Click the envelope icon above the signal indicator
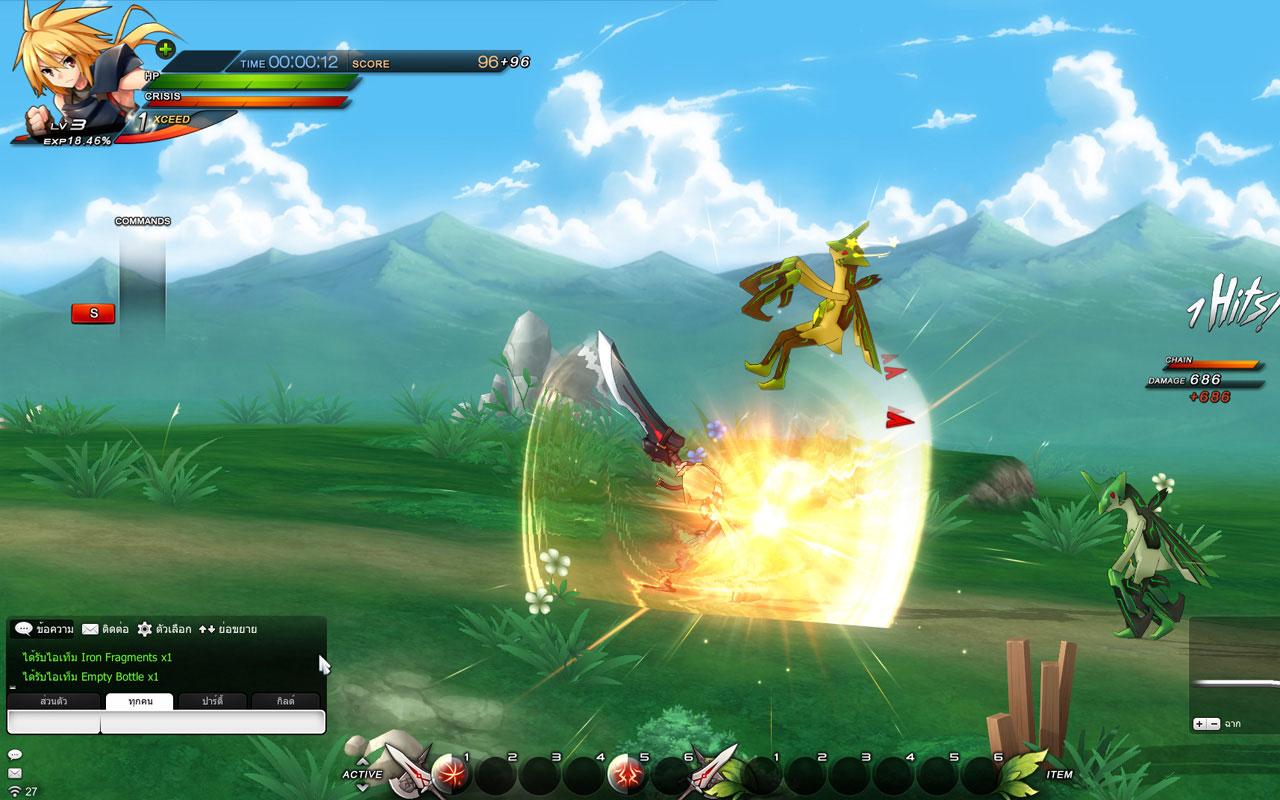The height and width of the screenshot is (800, 1280). tap(15, 771)
